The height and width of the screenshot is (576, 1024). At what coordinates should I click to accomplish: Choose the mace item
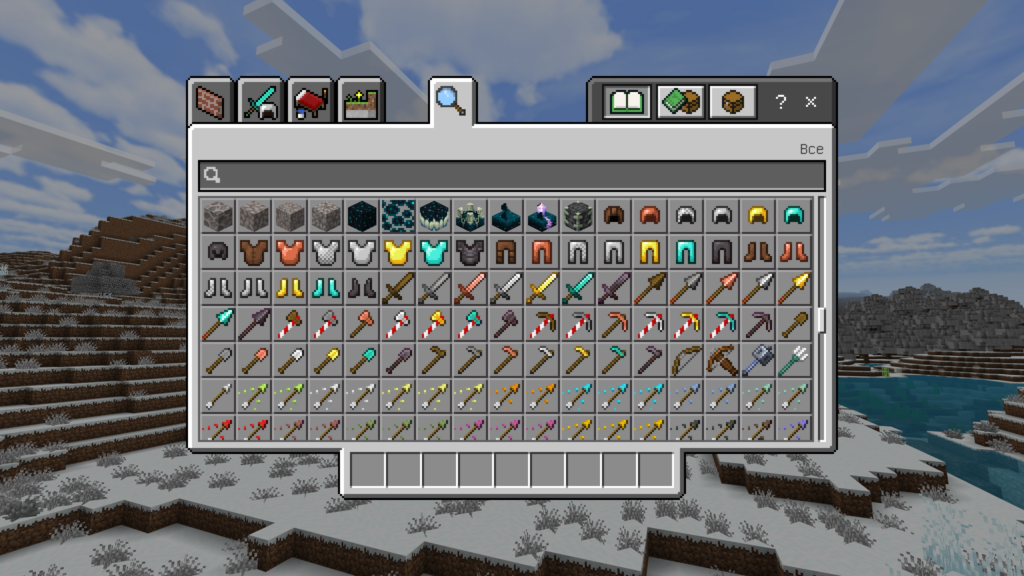[x=757, y=360]
